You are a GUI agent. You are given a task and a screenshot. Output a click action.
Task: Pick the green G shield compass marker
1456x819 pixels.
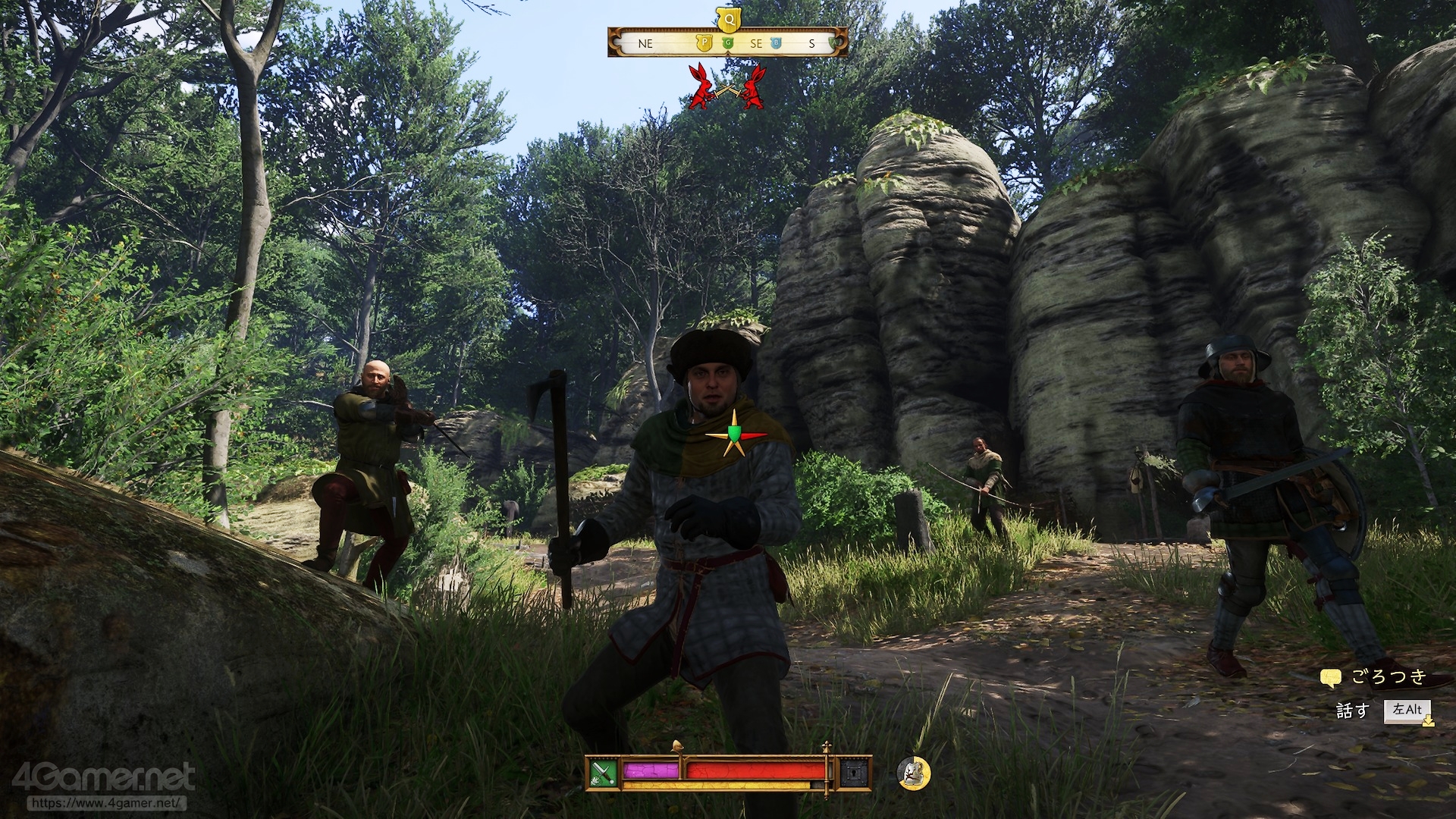pos(729,44)
